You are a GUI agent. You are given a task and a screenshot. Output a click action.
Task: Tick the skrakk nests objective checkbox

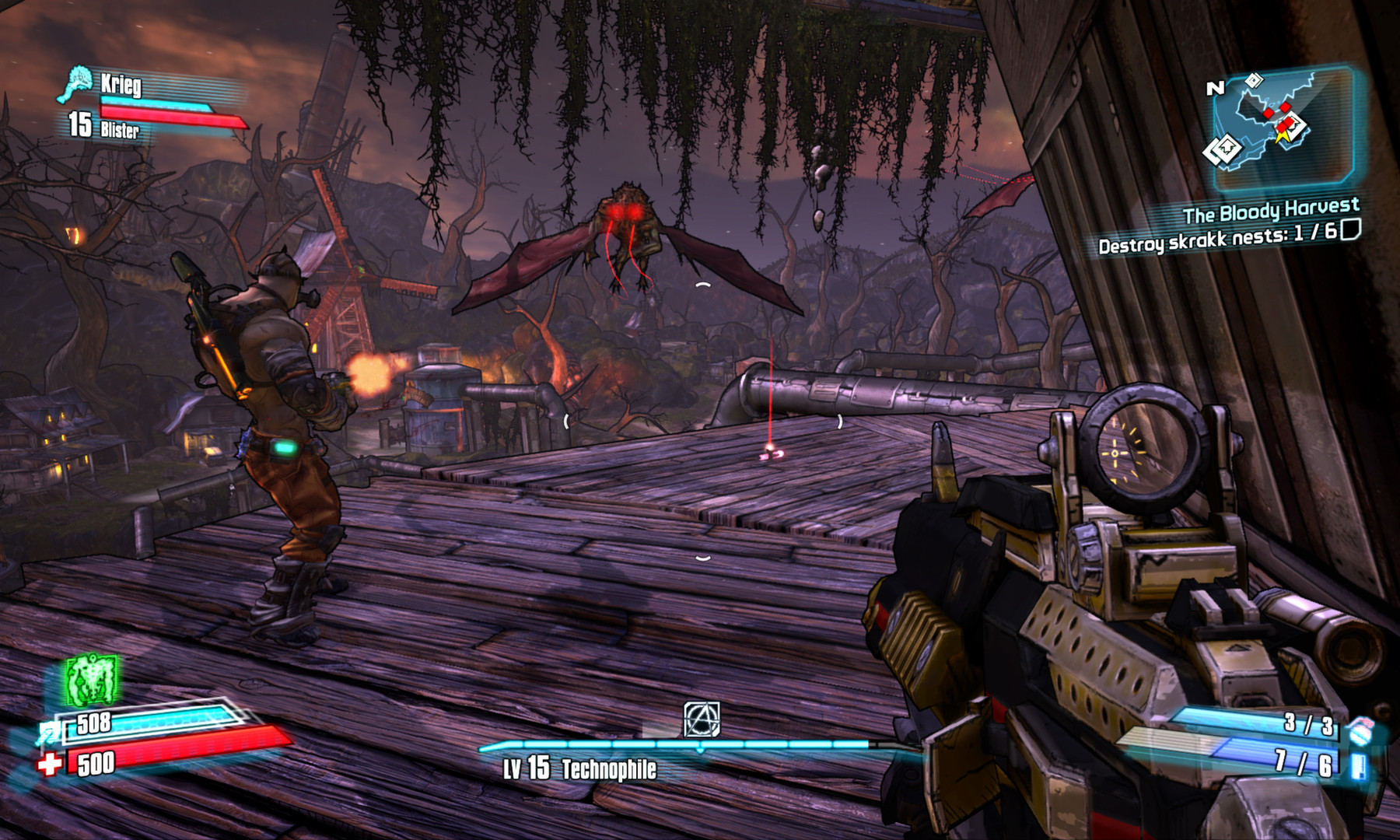[1350, 230]
